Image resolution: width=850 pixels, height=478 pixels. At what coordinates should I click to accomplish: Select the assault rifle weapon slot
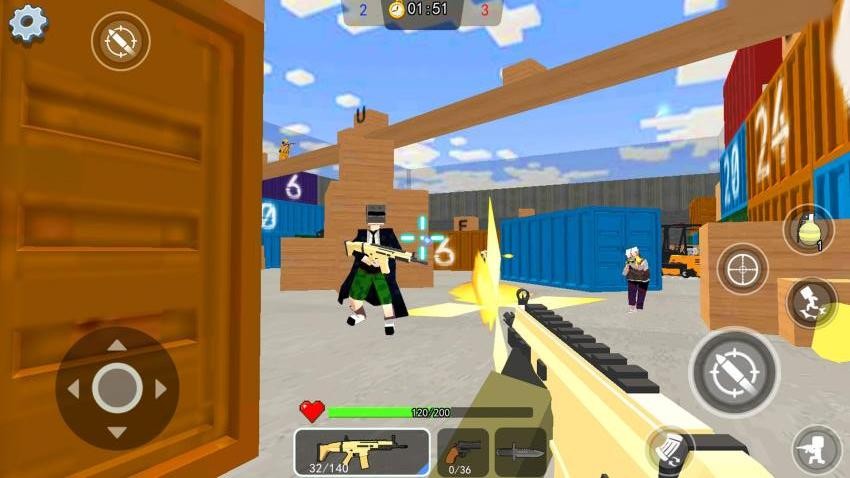click(x=361, y=452)
